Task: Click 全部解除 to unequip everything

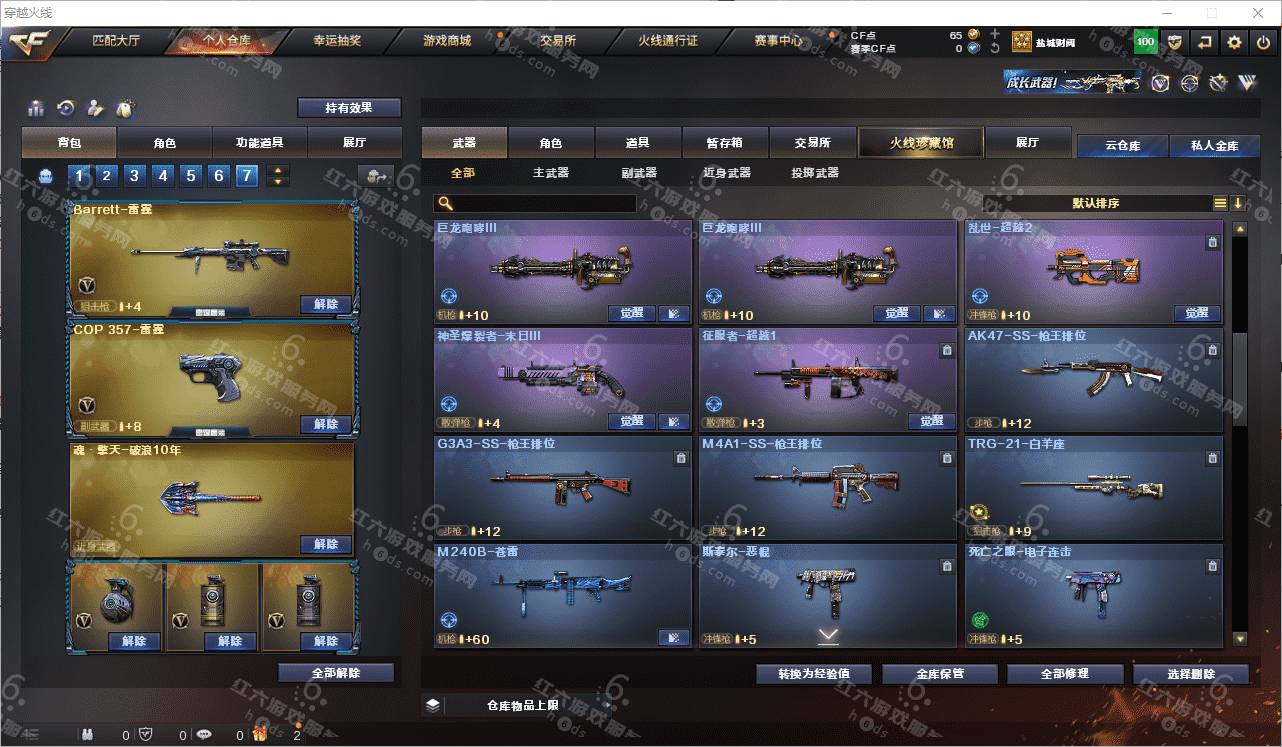Action: 336,673
